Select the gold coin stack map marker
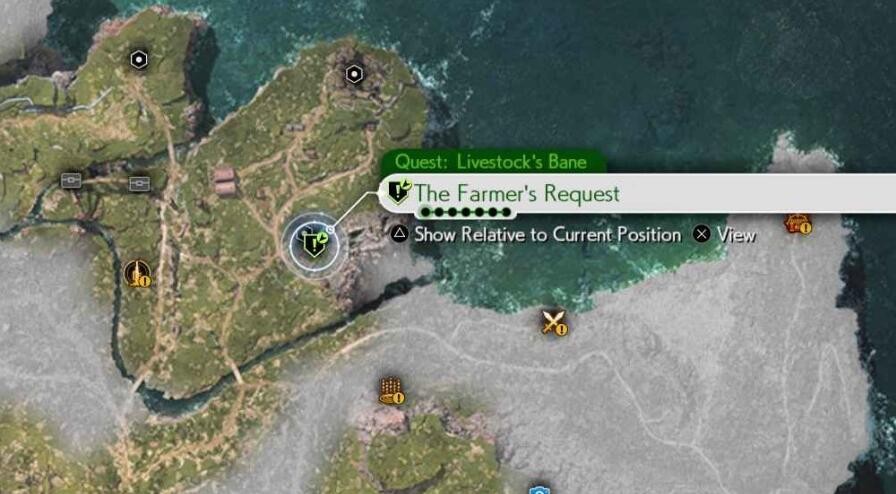Viewport: 896px width, 494px height. pyautogui.click(x=390, y=390)
